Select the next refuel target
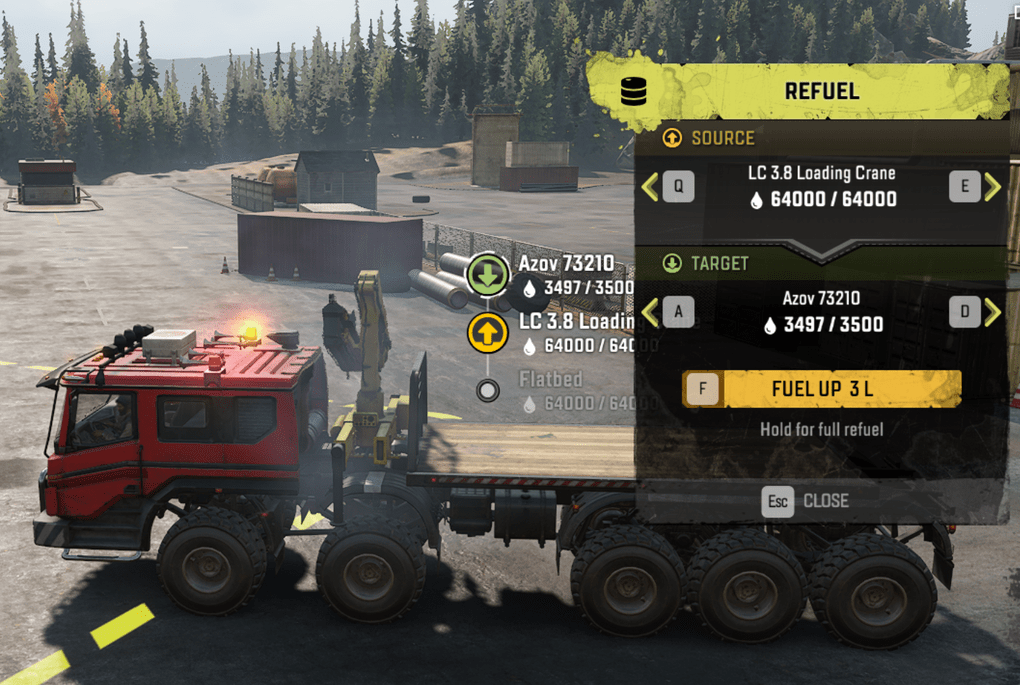The width and height of the screenshot is (1020, 685). click(976, 312)
